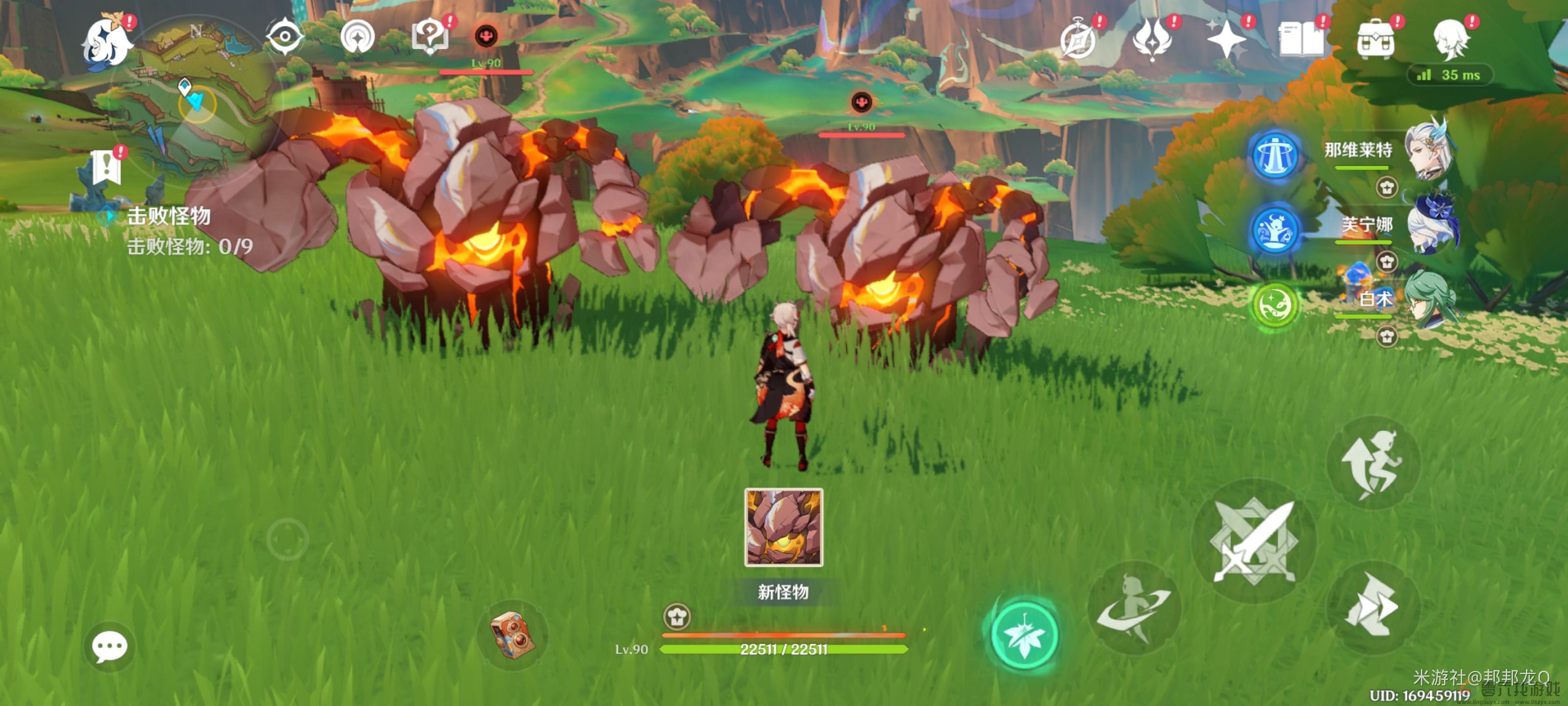Toggle Elemental Sight eye icon

[284, 37]
